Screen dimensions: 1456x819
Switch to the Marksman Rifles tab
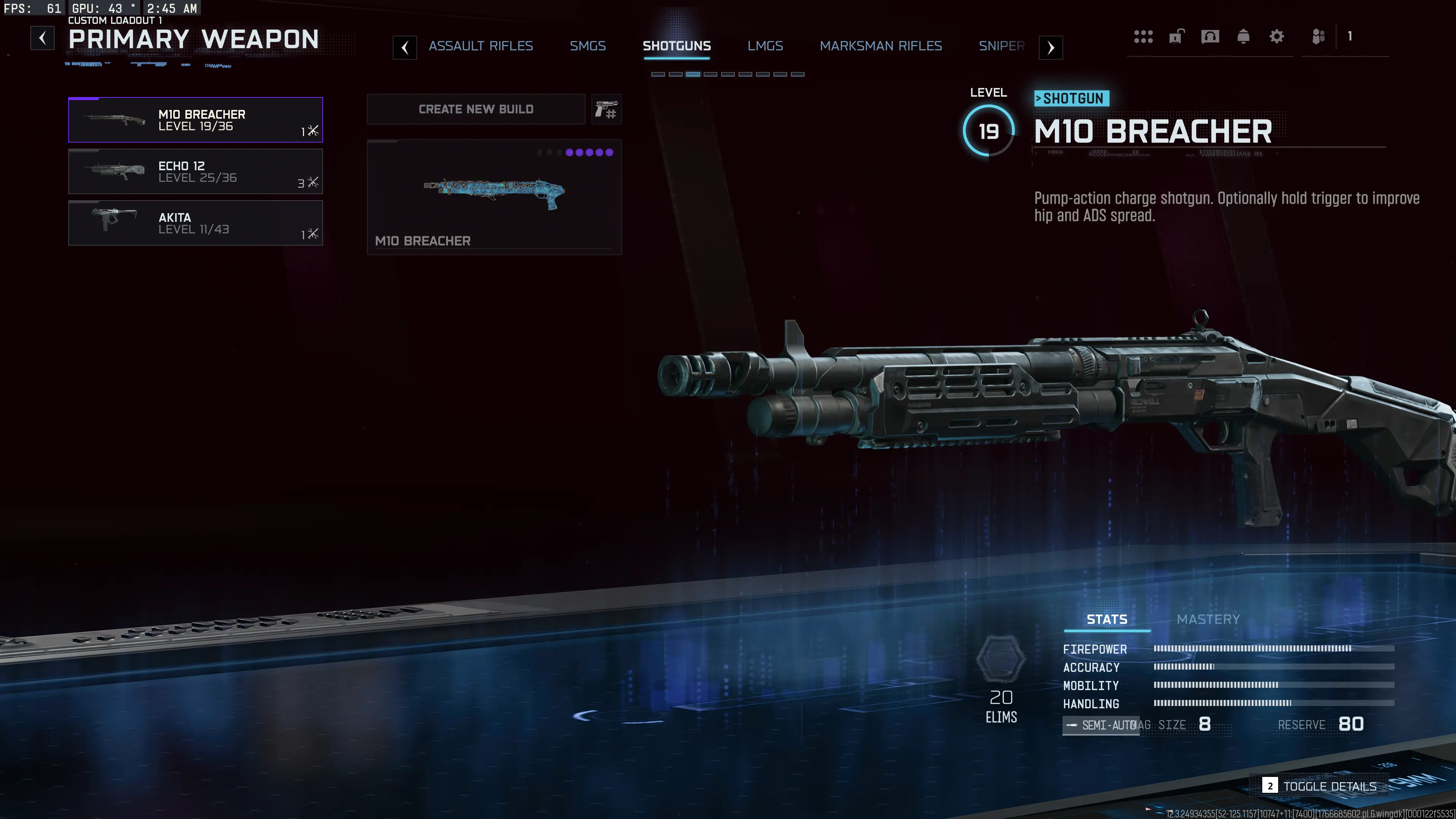(x=880, y=46)
